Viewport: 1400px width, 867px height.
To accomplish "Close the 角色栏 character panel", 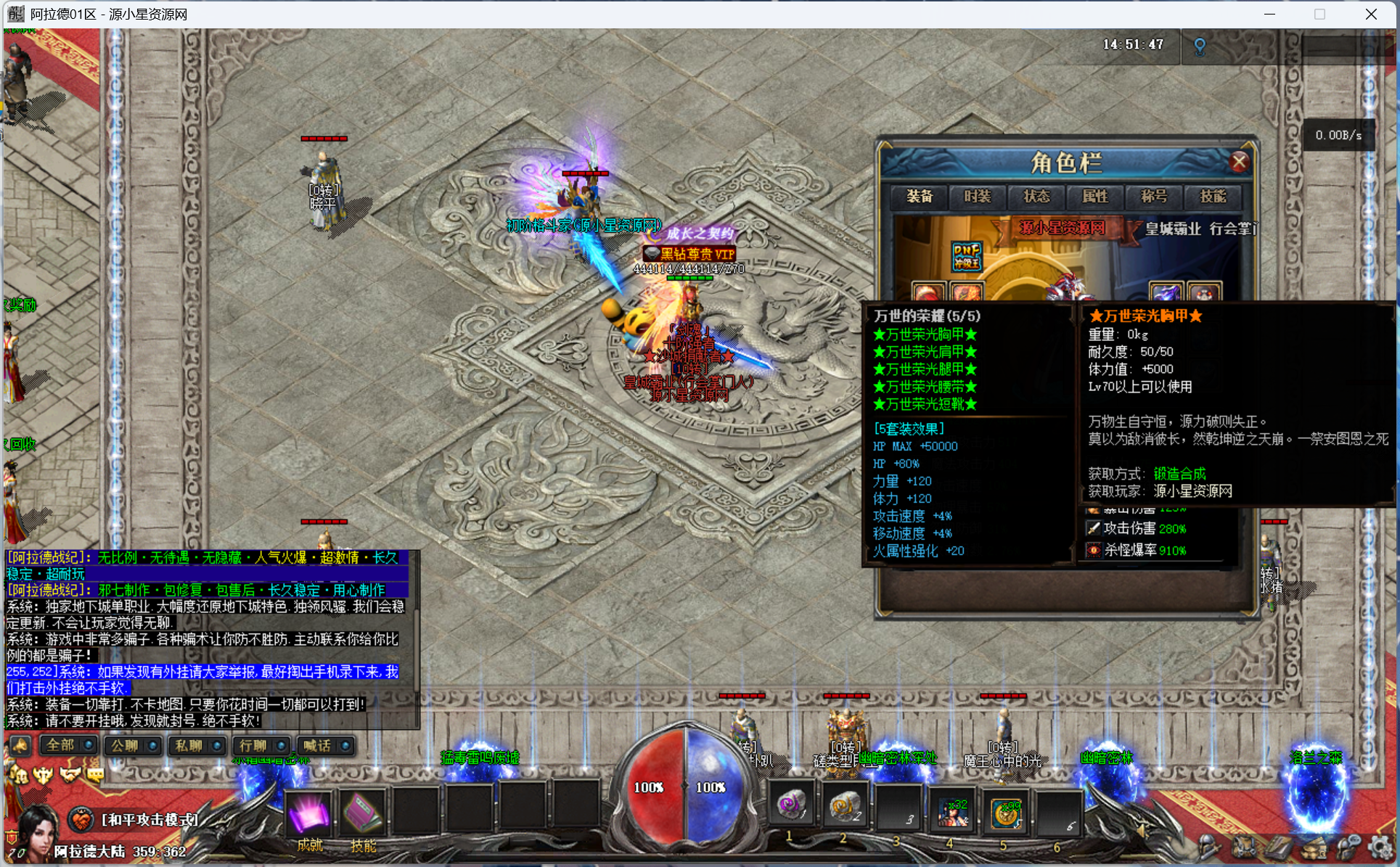I will (1239, 162).
